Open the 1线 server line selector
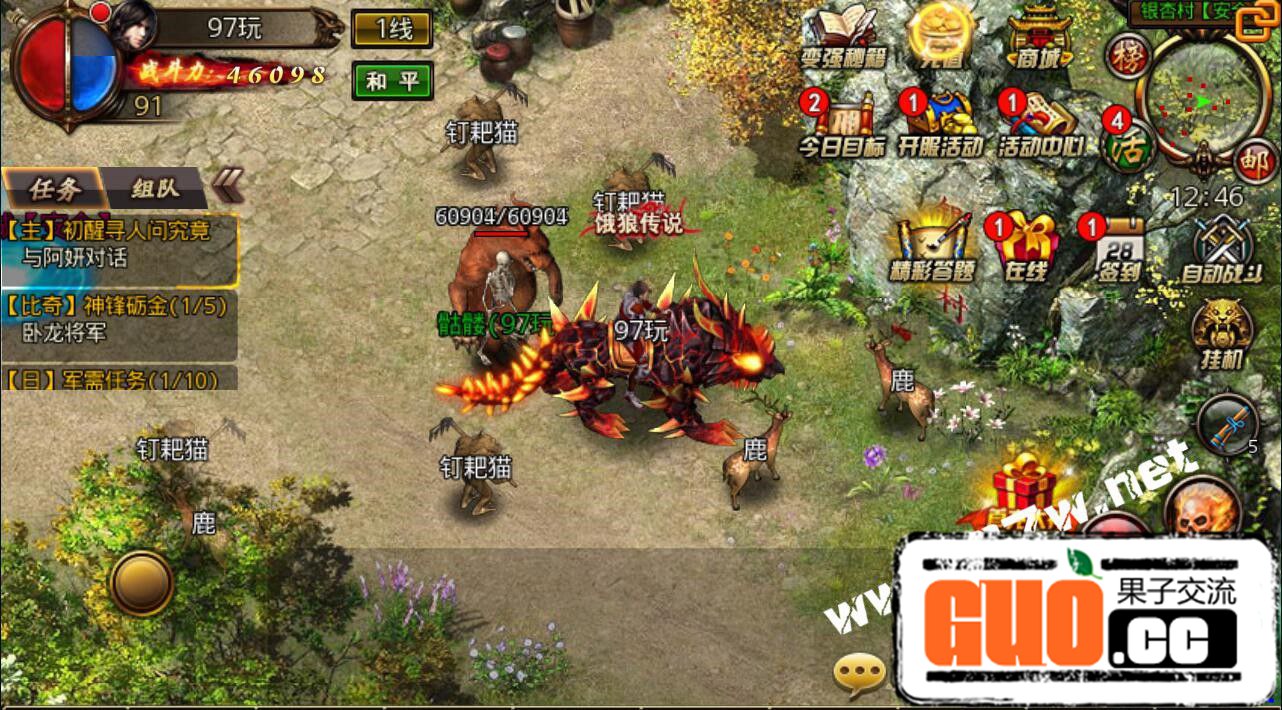 tap(392, 29)
